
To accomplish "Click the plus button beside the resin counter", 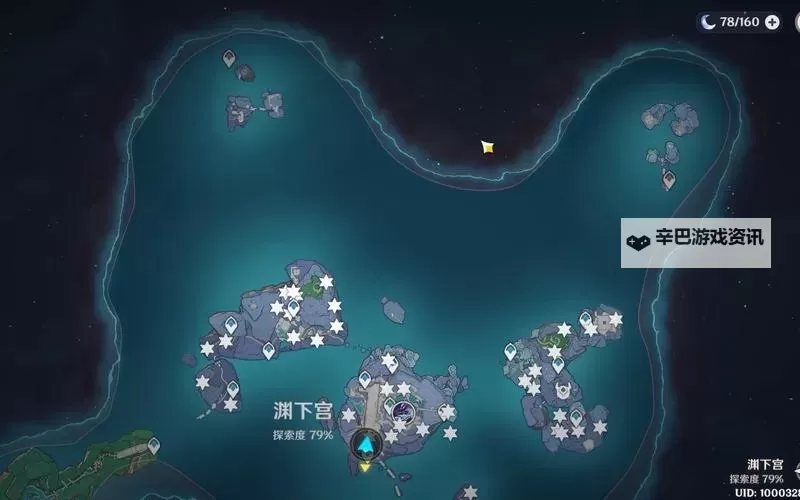I will pos(772,22).
